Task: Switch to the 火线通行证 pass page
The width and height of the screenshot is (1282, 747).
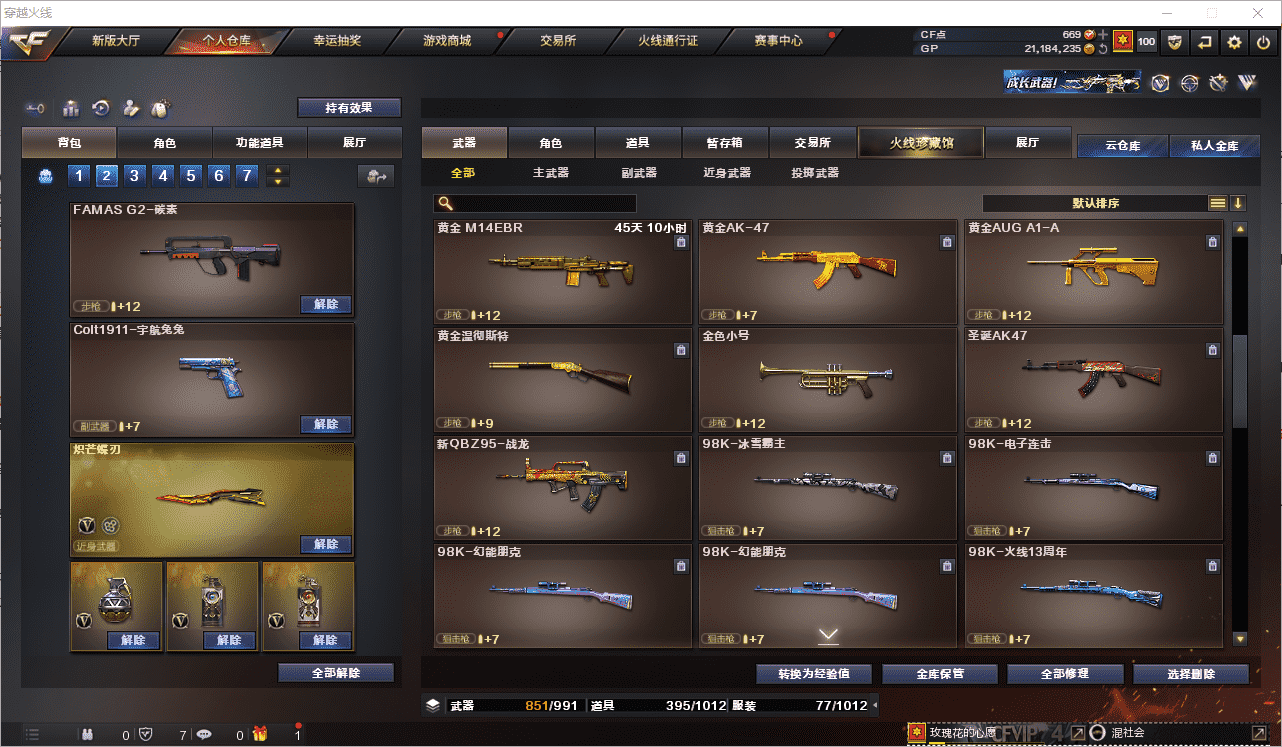Action: (x=667, y=41)
